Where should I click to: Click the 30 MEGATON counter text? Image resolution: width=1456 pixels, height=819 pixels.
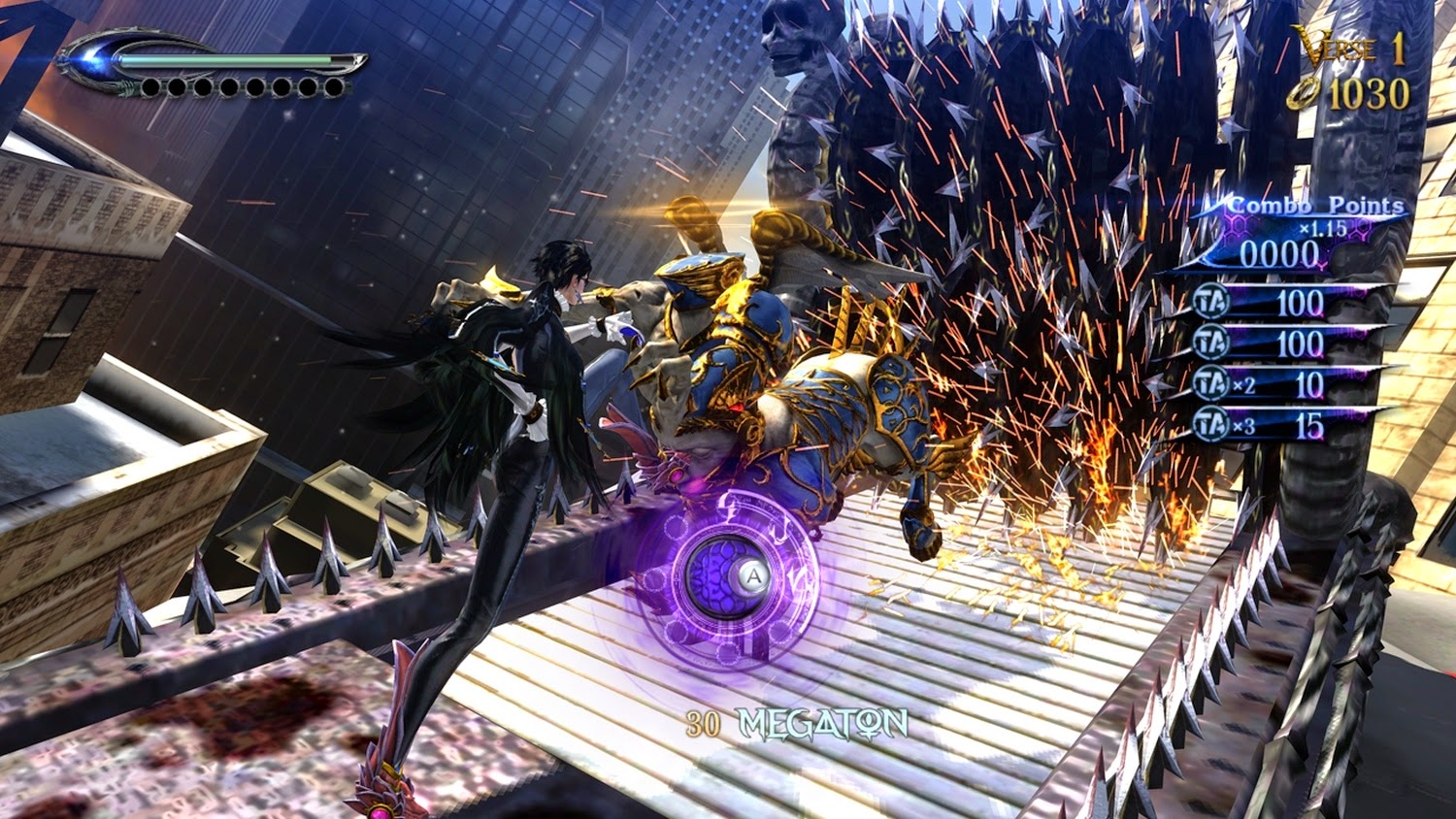click(x=796, y=721)
